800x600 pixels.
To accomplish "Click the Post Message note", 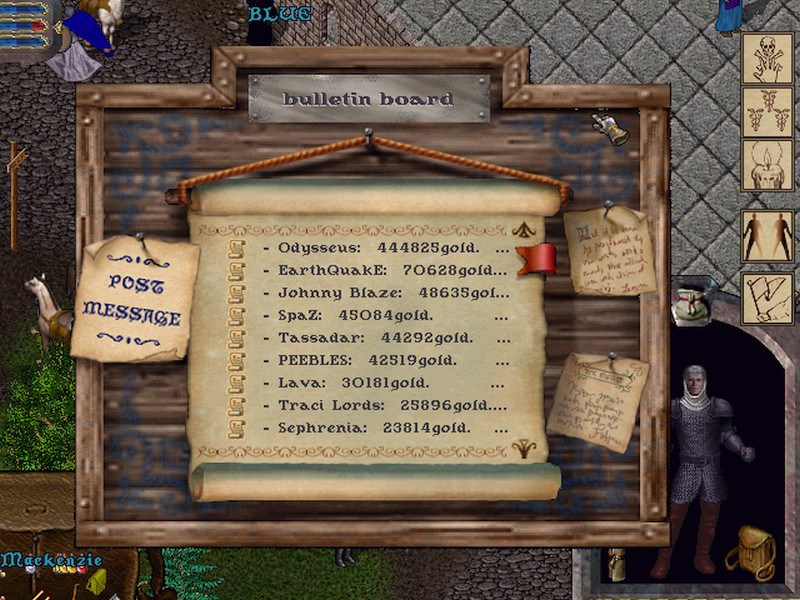I will click(x=132, y=298).
